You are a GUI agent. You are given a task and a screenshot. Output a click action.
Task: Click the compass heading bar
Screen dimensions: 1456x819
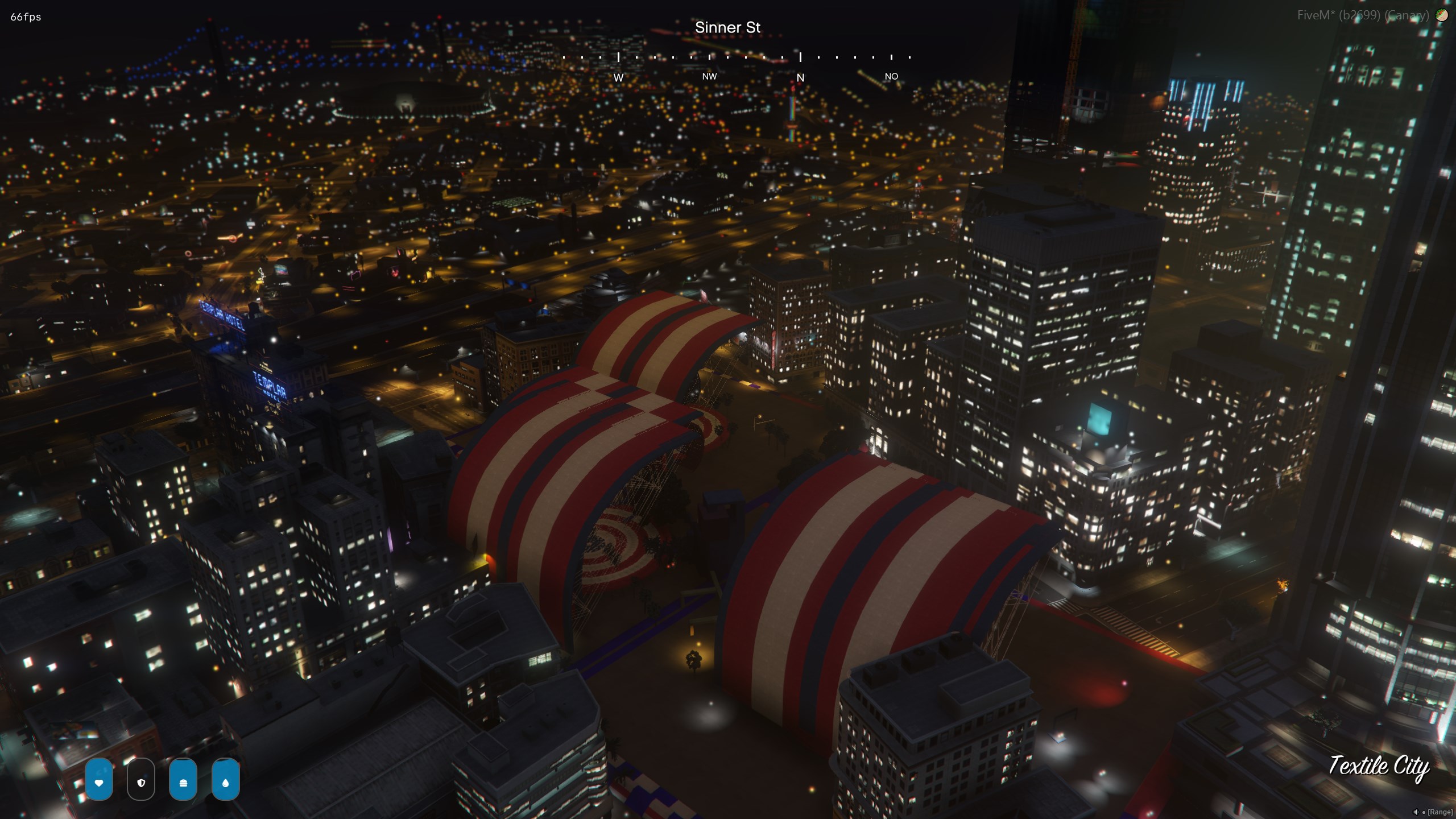[737, 57]
